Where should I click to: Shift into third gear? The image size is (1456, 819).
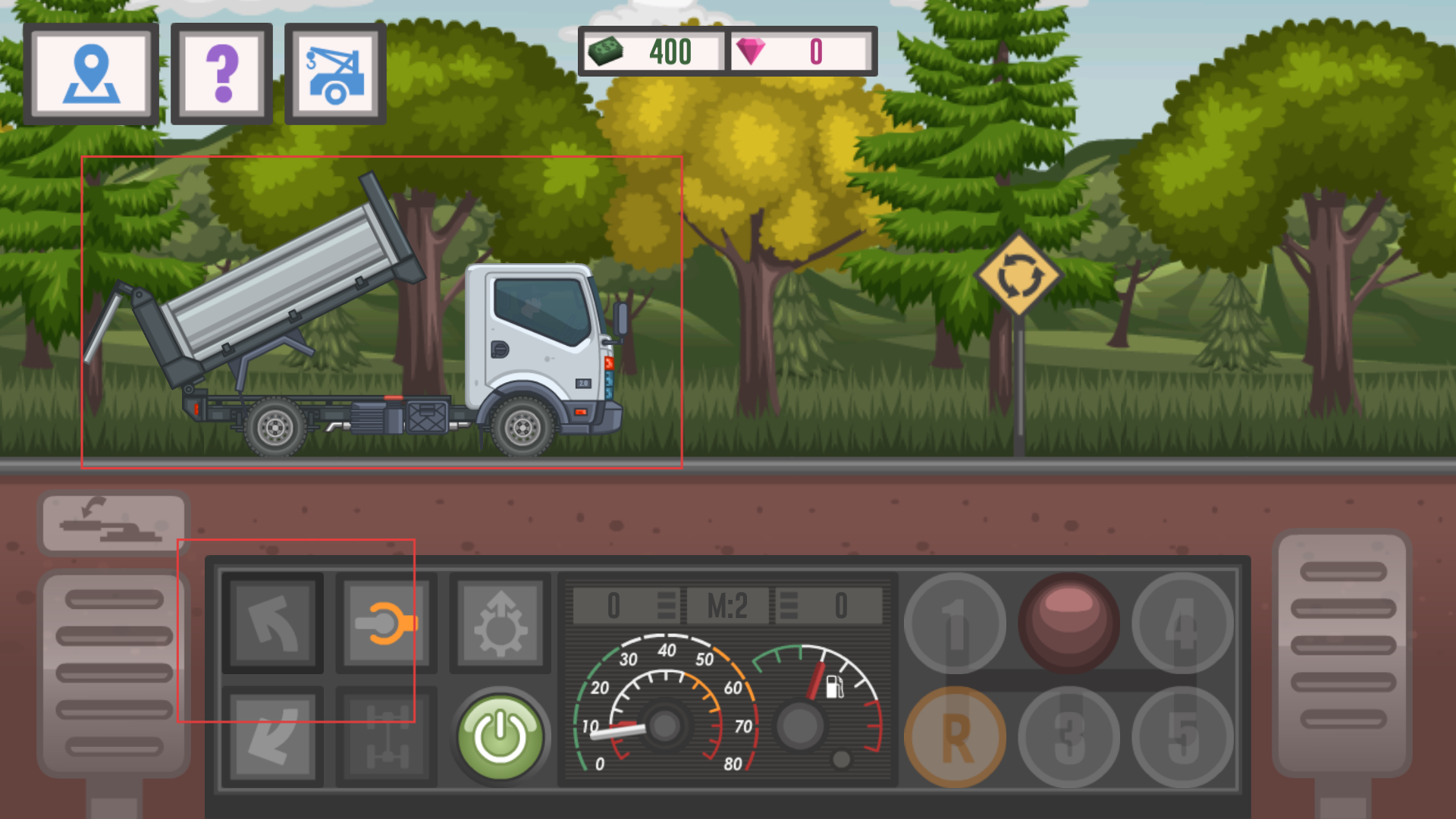pyautogui.click(x=1069, y=737)
